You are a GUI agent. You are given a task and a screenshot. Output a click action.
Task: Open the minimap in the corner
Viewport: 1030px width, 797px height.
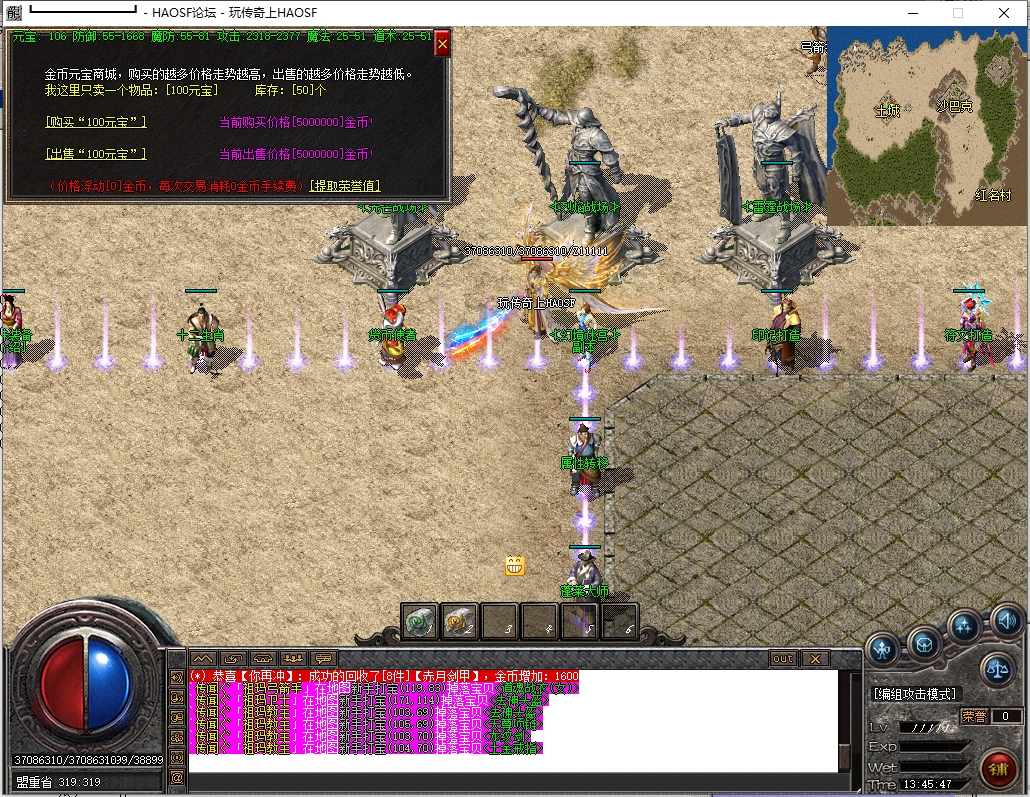coord(927,125)
